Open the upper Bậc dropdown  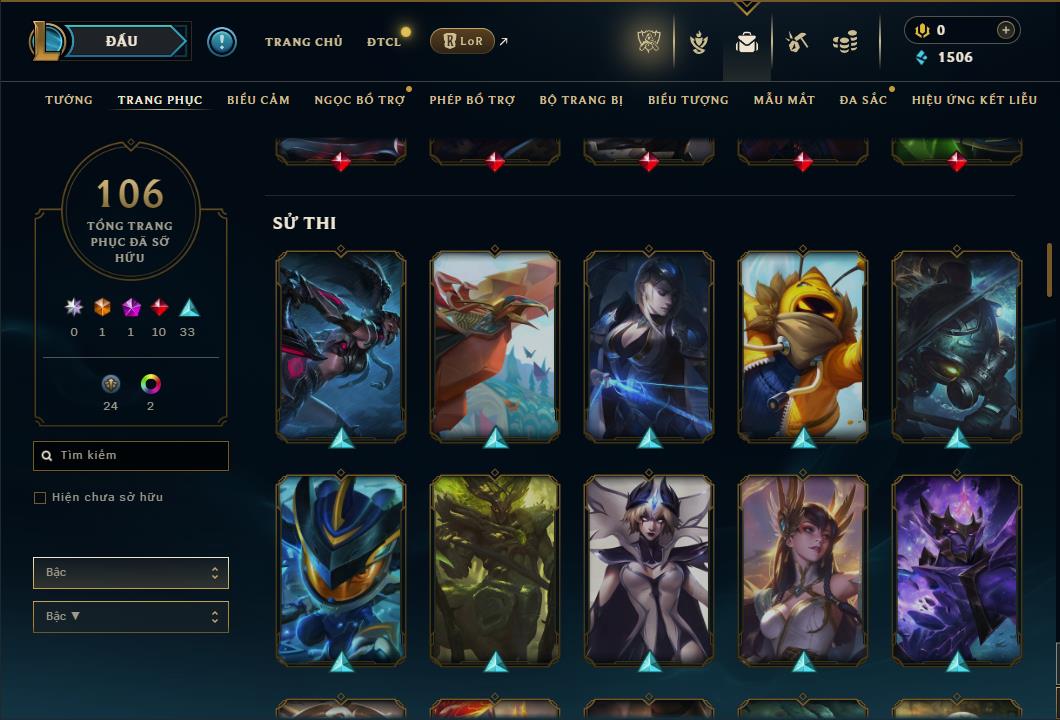pos(131,573)
